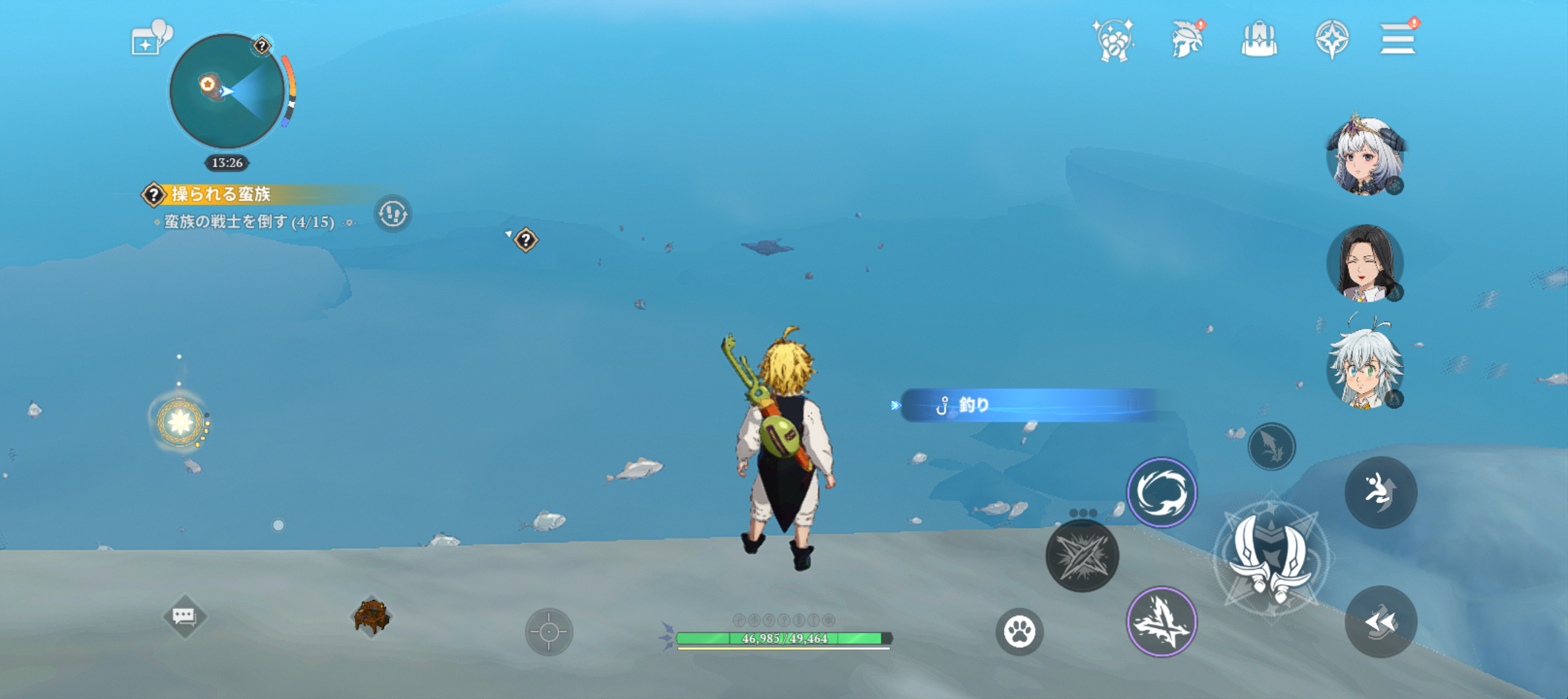The height and width of the screenshot is (699, 1568).
Task: Open the circular minimap
Action: pyautogui.click(x=226, y=91)
